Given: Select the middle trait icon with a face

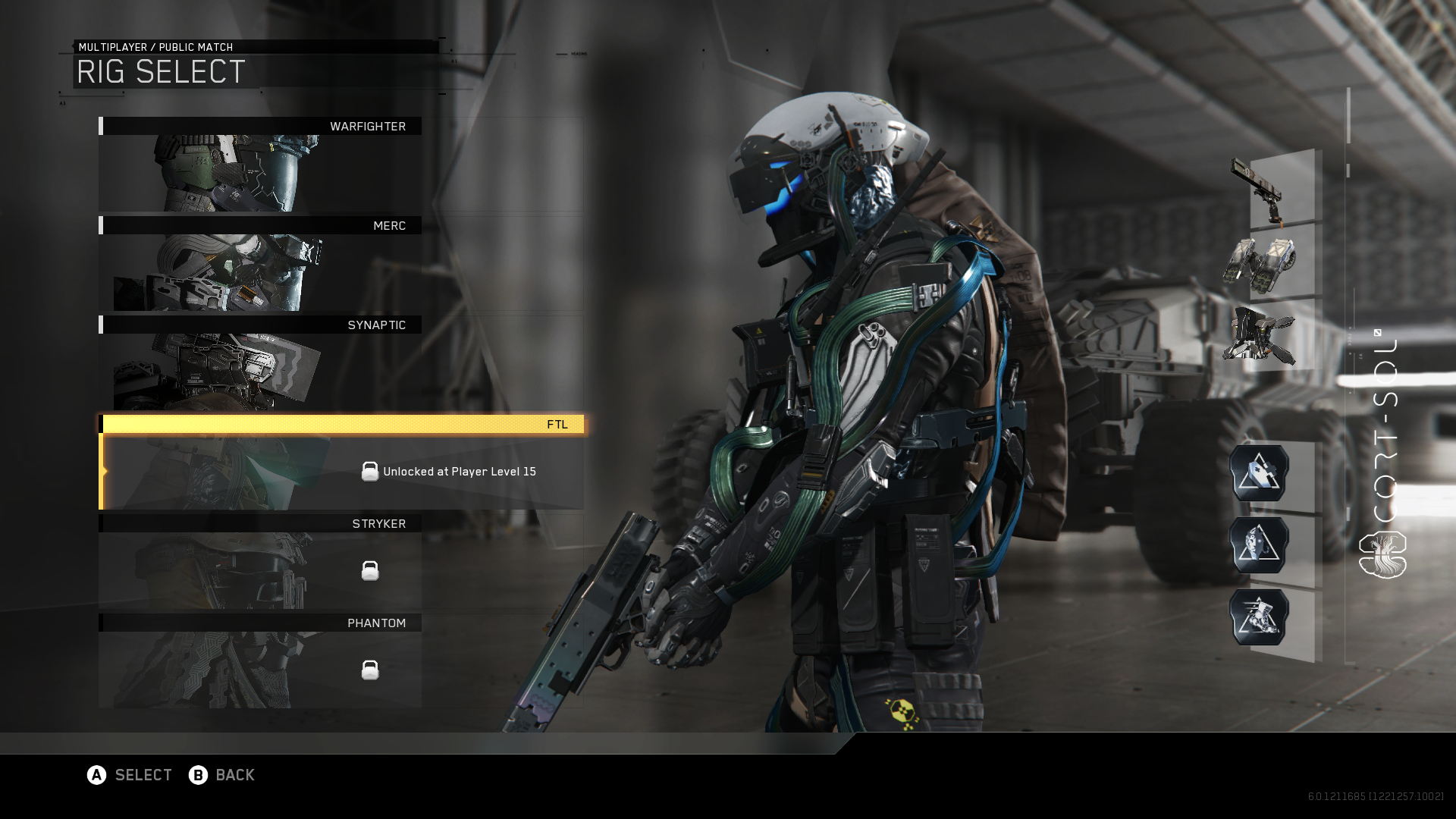Looking at the screenshot, I should pyautogui.click(x=1259, y=545).
